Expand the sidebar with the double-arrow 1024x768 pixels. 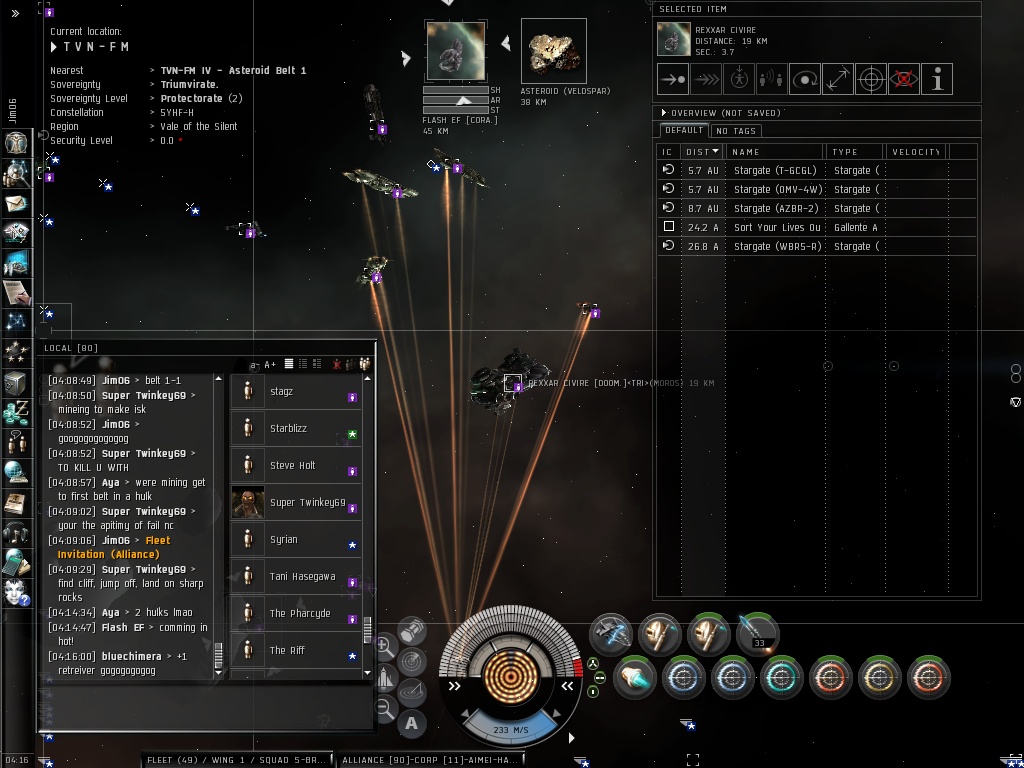[15, 13]
